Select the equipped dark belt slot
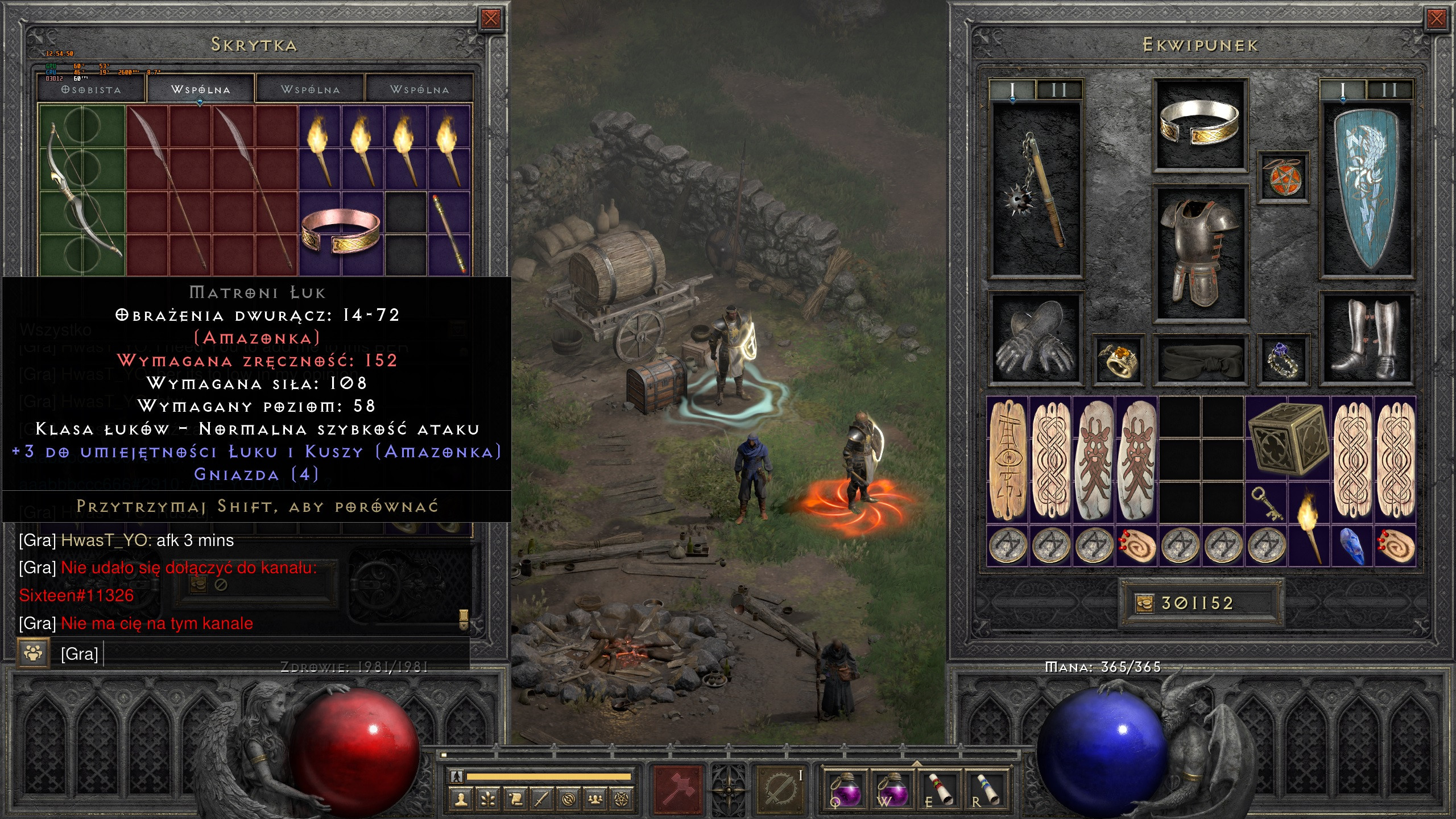 point(1199,358)
